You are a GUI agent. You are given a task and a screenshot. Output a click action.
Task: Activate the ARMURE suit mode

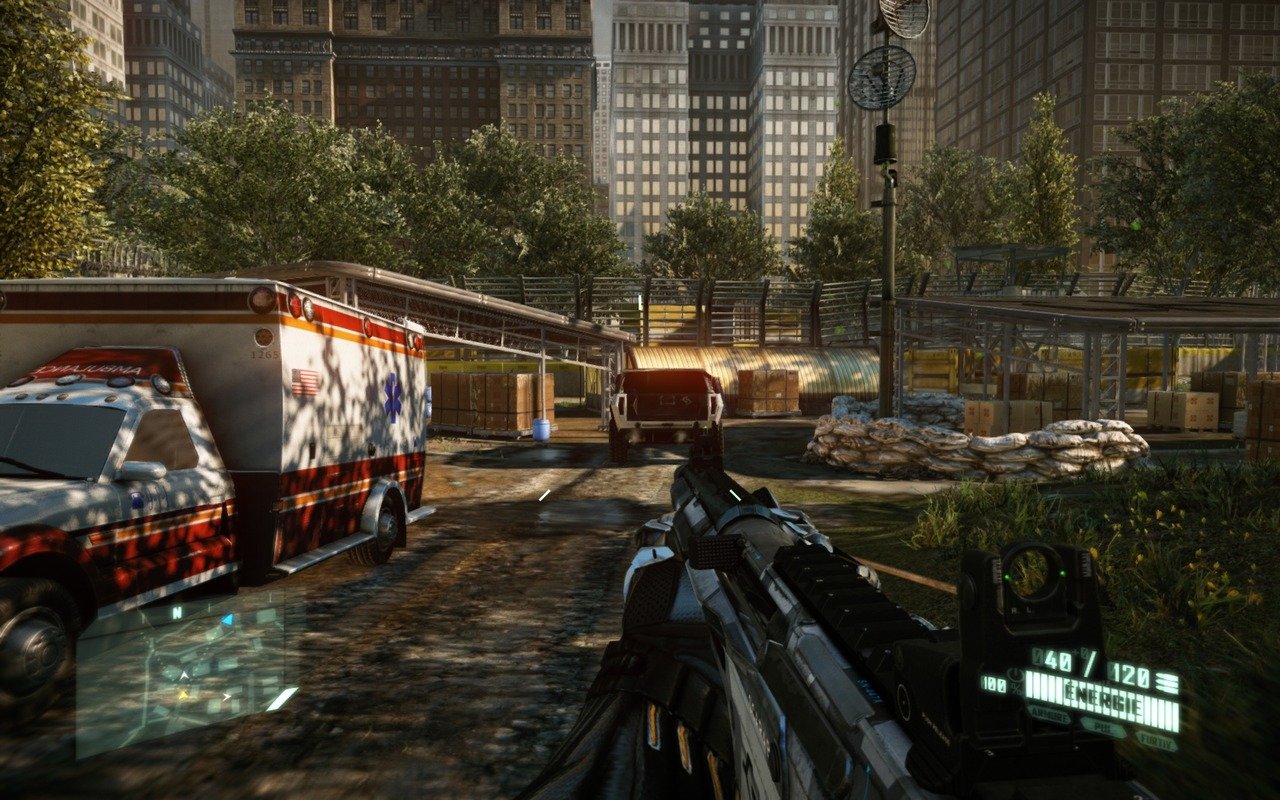click(x=1049, y=716)
